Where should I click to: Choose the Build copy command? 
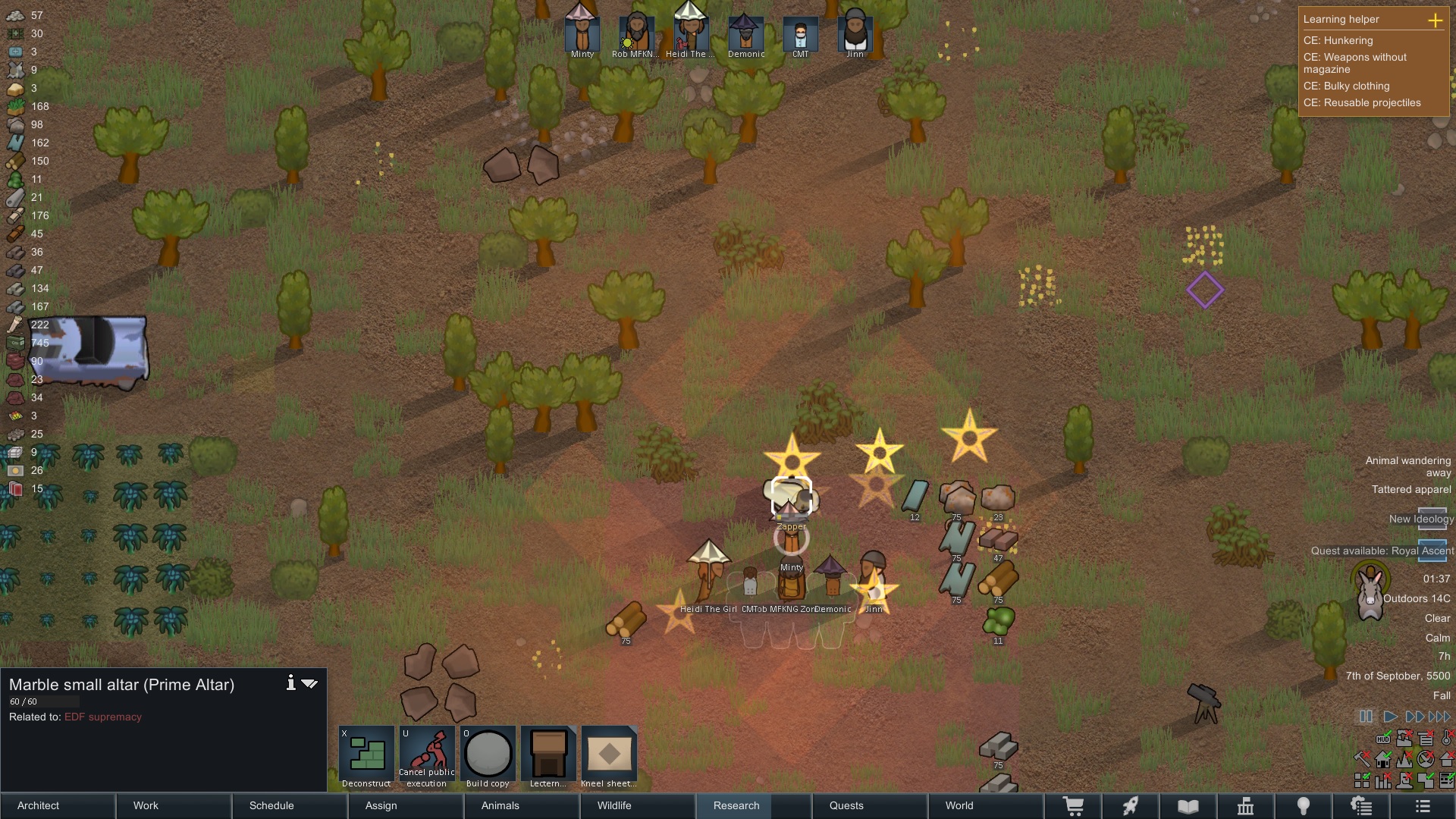click(x=488, y=757)
